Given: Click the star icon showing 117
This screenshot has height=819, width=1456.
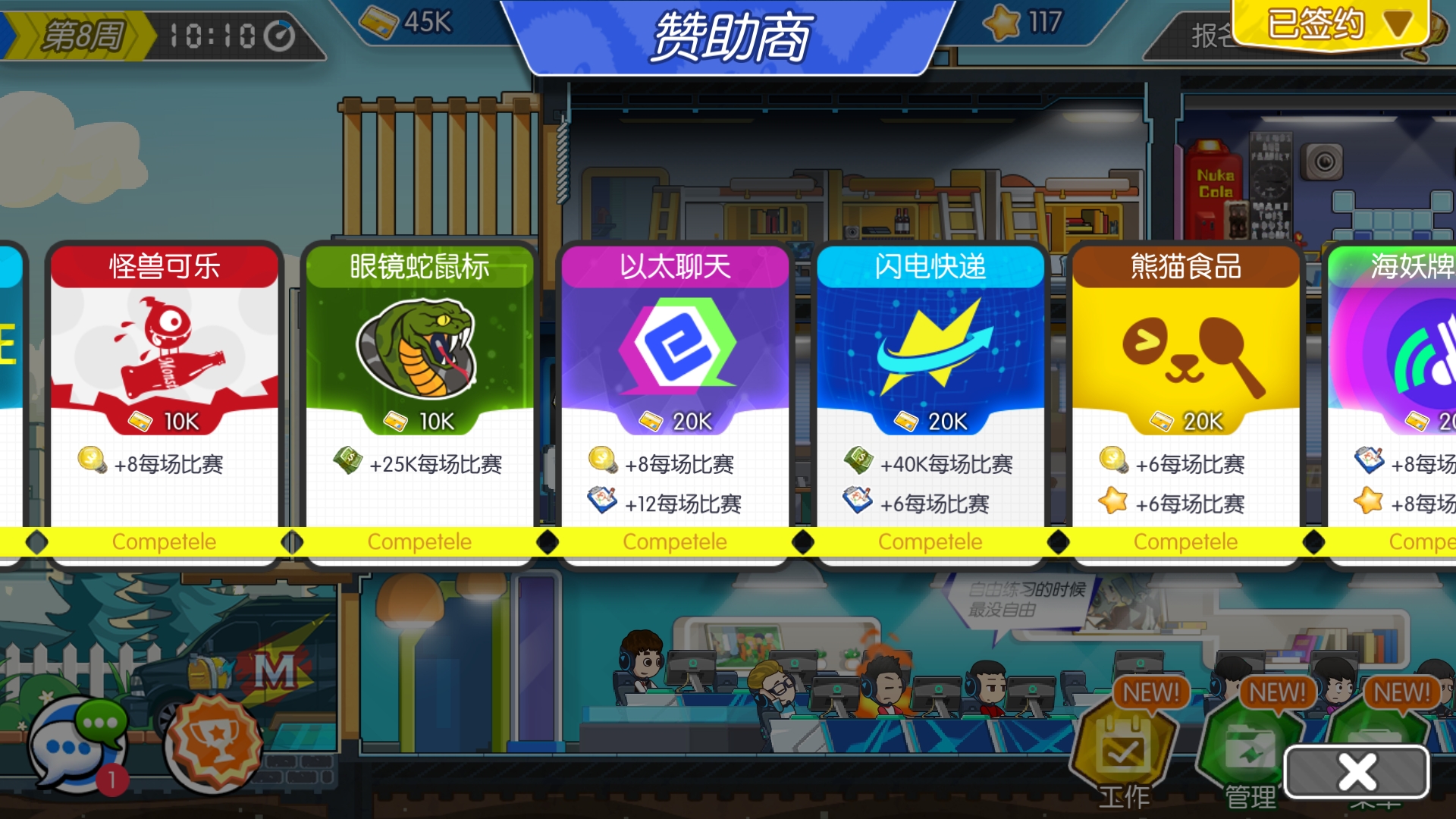Looking at the screenshot, I should tap(1003, 24).
